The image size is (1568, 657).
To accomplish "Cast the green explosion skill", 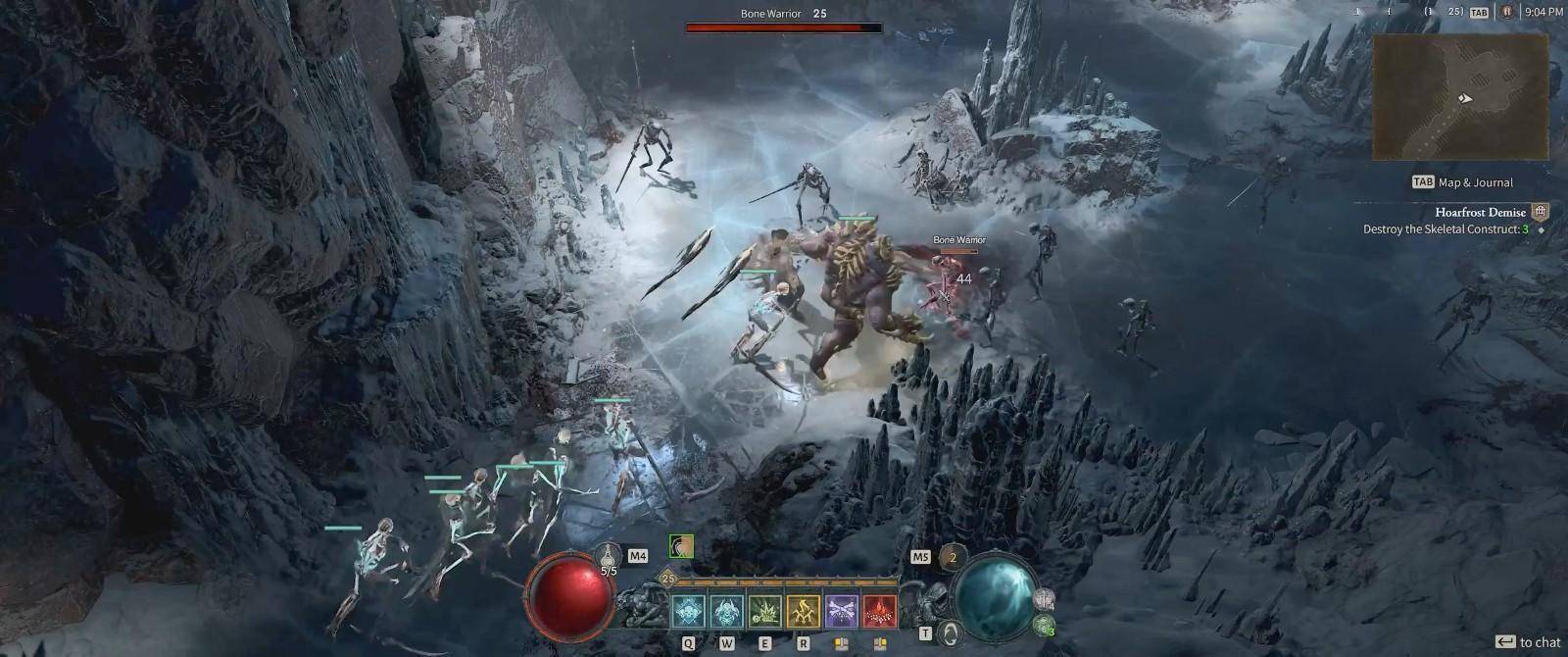I will [x=764, y=611].
